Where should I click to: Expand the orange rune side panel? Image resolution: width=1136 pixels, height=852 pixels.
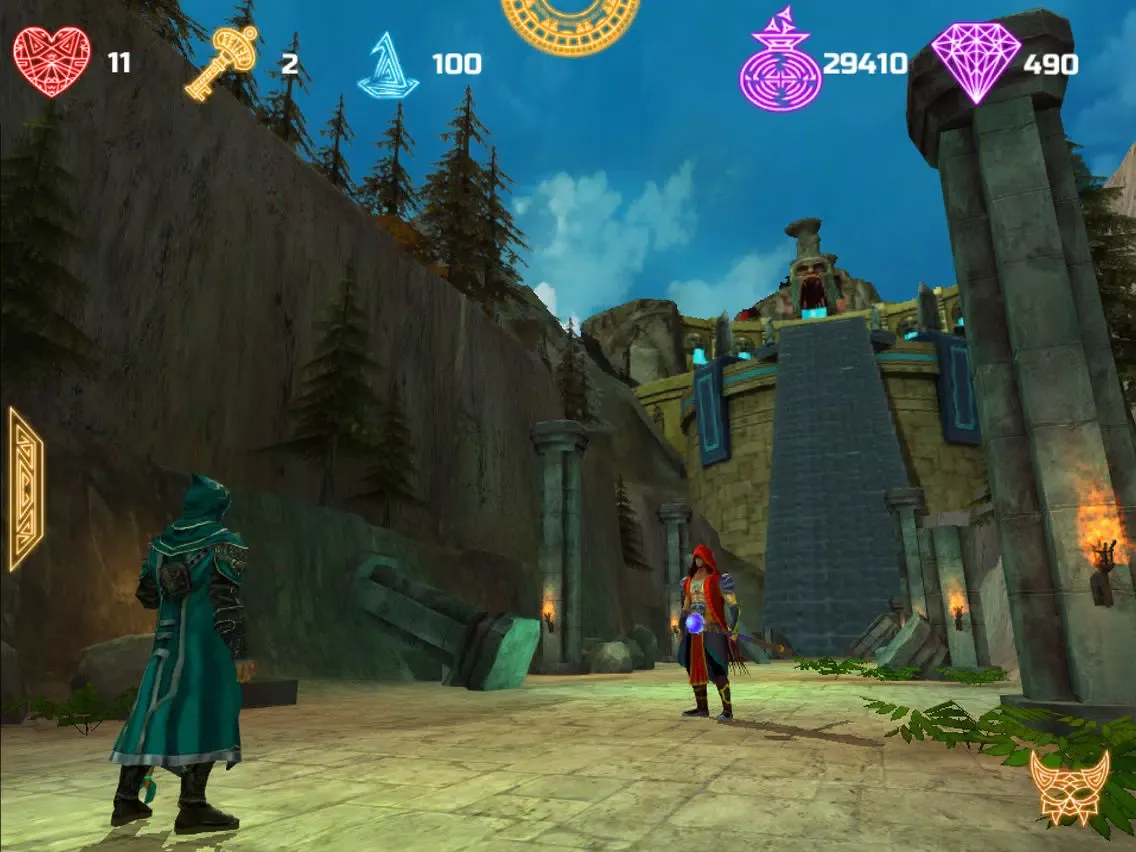(25, 489)
